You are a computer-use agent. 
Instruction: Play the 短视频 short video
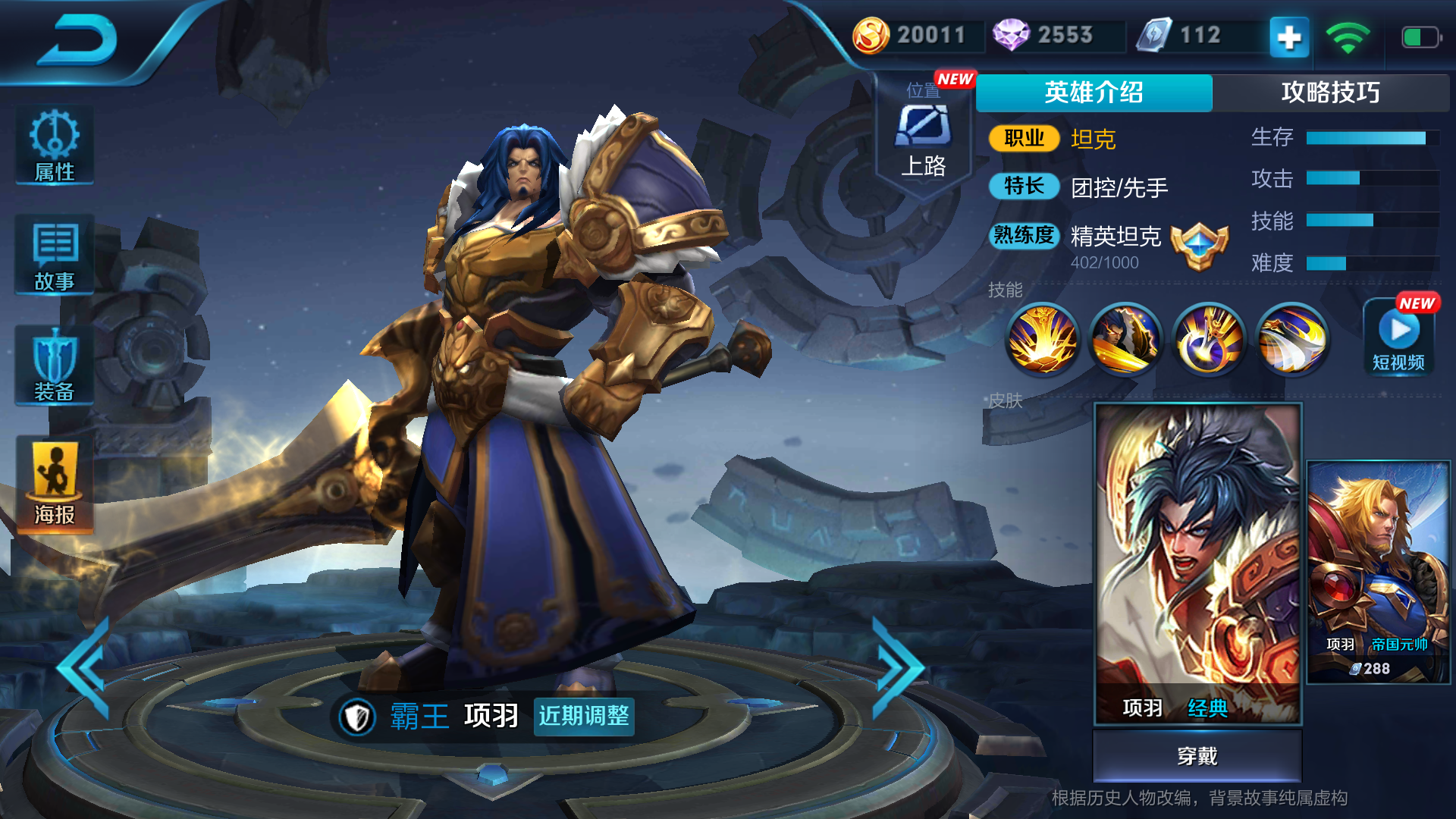click(x=1399, y=339)
